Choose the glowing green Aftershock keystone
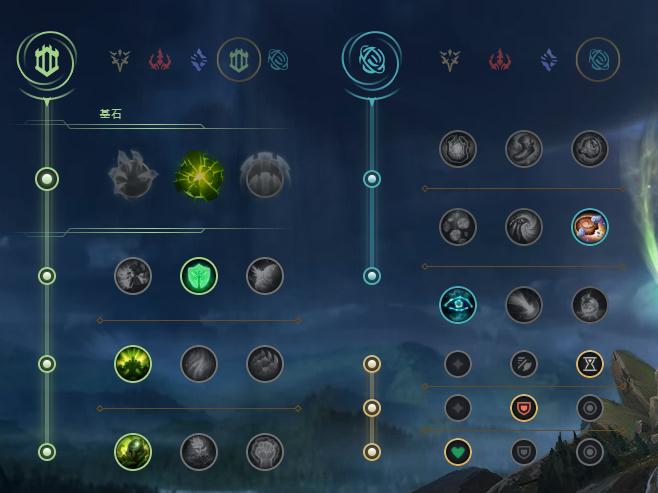Screen dimensions: 658x493 click(x=198, y=178)
